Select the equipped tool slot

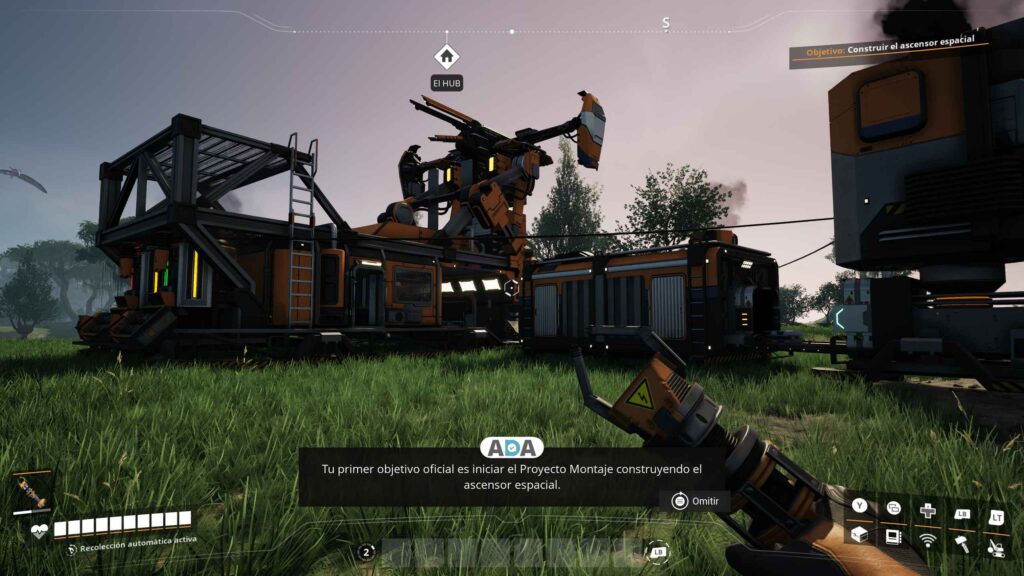tap(30, 494)
